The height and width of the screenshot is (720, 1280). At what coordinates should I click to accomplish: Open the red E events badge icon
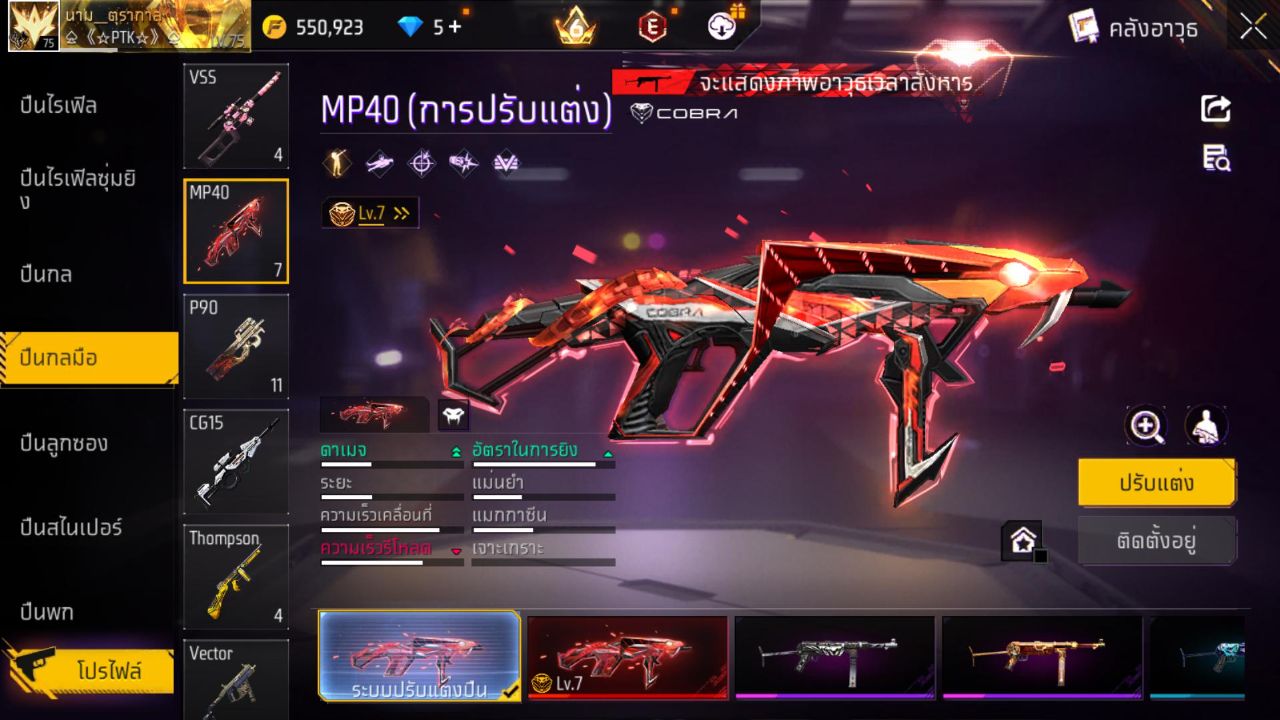(651, 27)
